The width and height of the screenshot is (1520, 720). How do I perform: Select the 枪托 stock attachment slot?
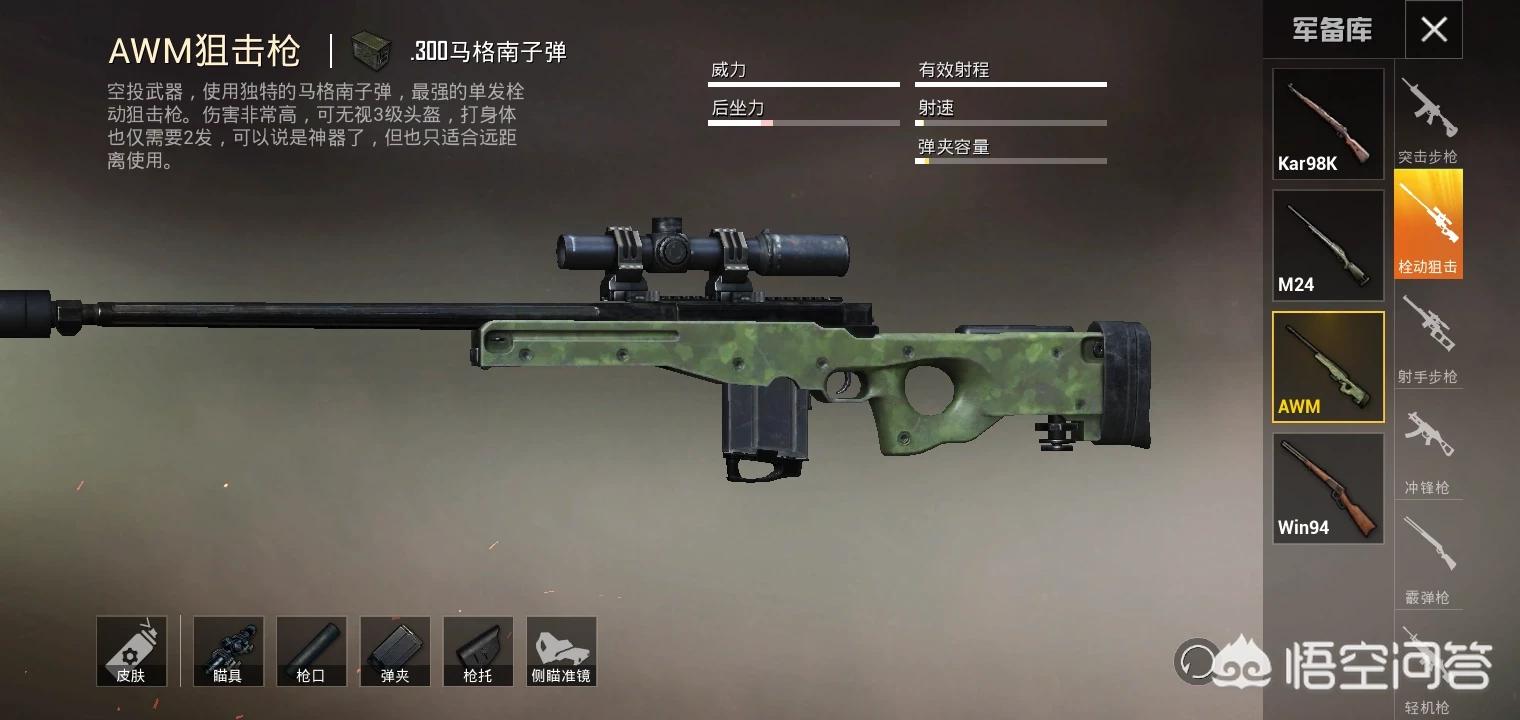click(478, 651)
